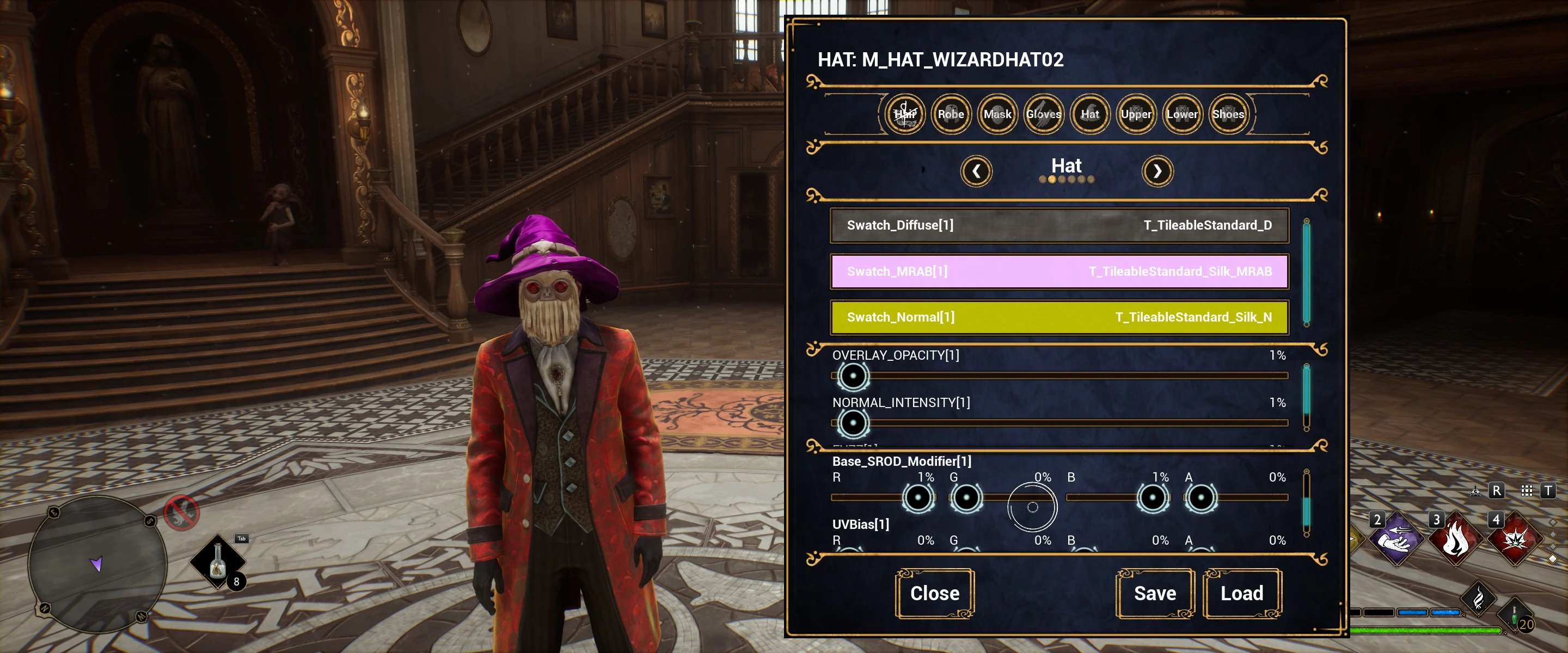Select the Hat category icon
This screenshot has width=1568, height=653.
pos(1089,114)
